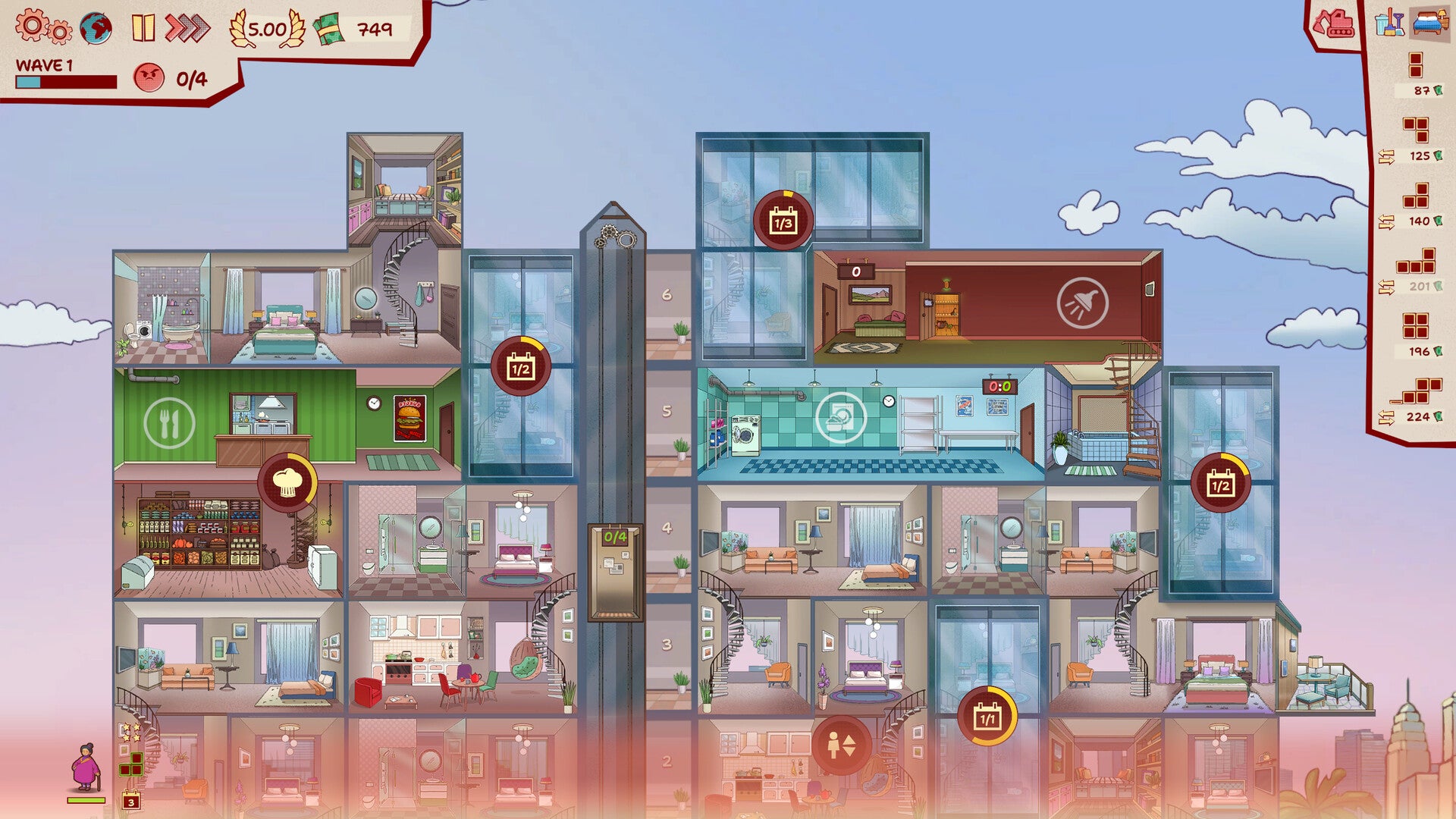Pause the game
The height and width of the screenshot is (819, 1456).
click(143, 28)
